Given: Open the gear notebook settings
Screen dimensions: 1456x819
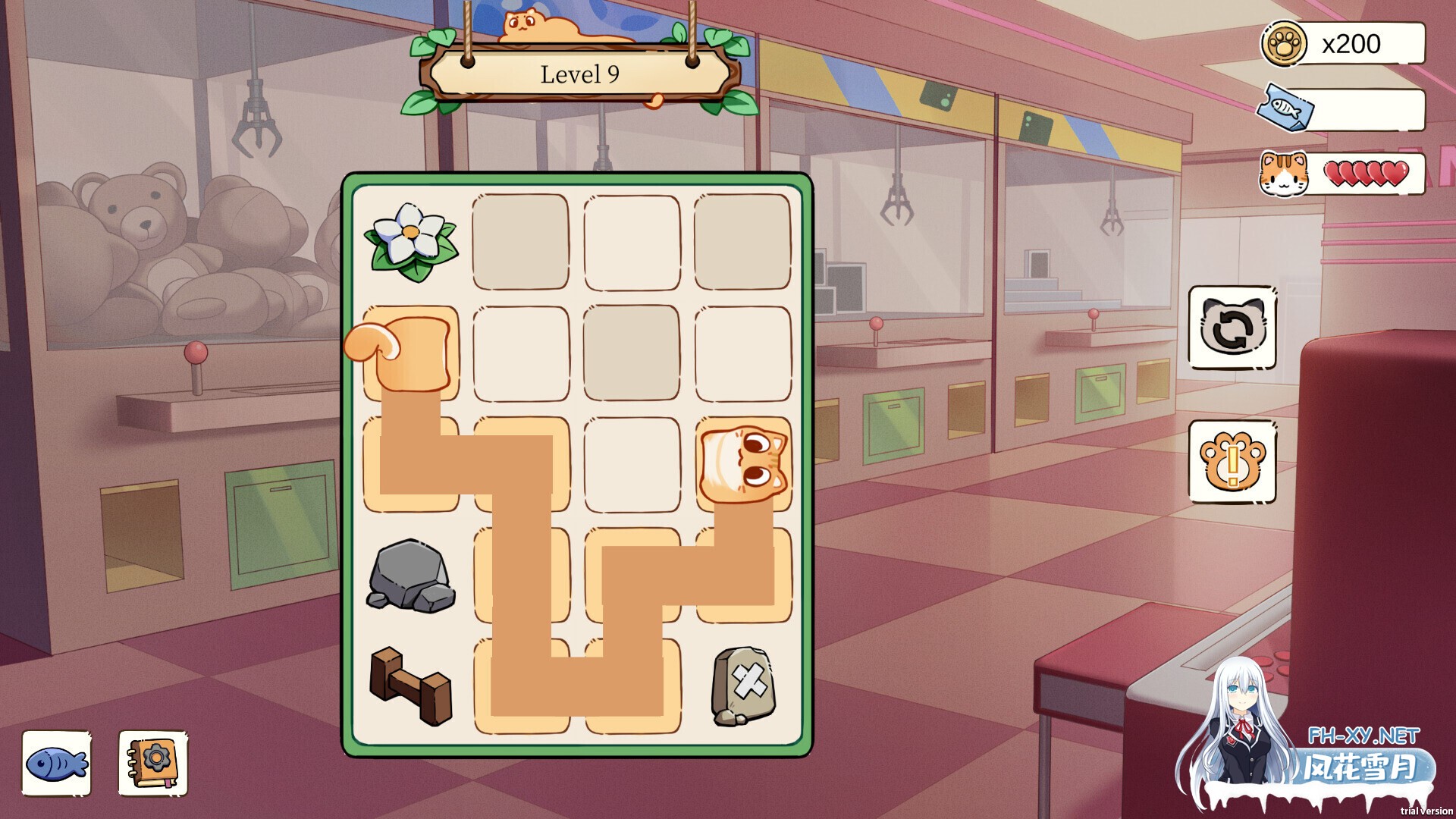Looking at the screenshot, I should (152, 763).
